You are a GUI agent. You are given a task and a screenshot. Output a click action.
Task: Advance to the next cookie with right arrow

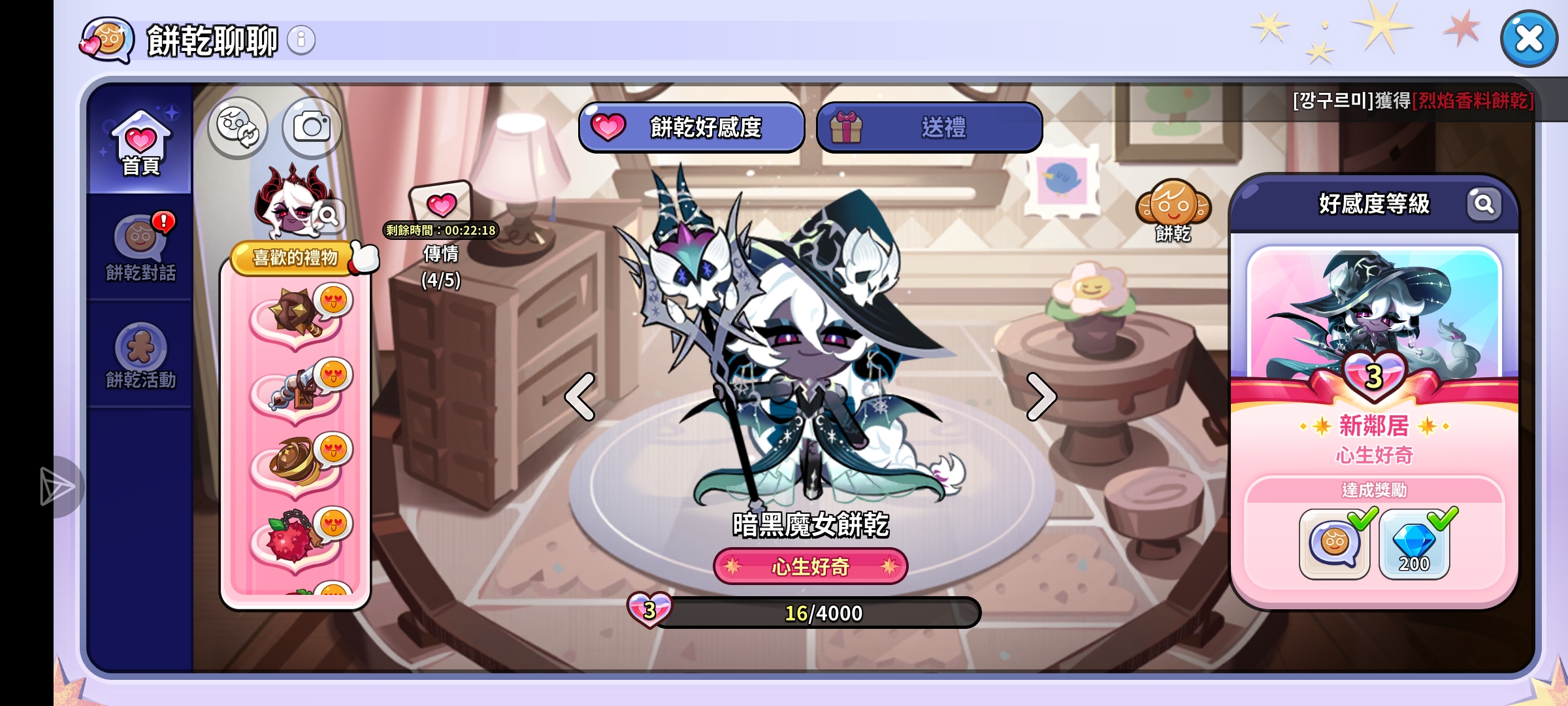(x=1041, y=397)
